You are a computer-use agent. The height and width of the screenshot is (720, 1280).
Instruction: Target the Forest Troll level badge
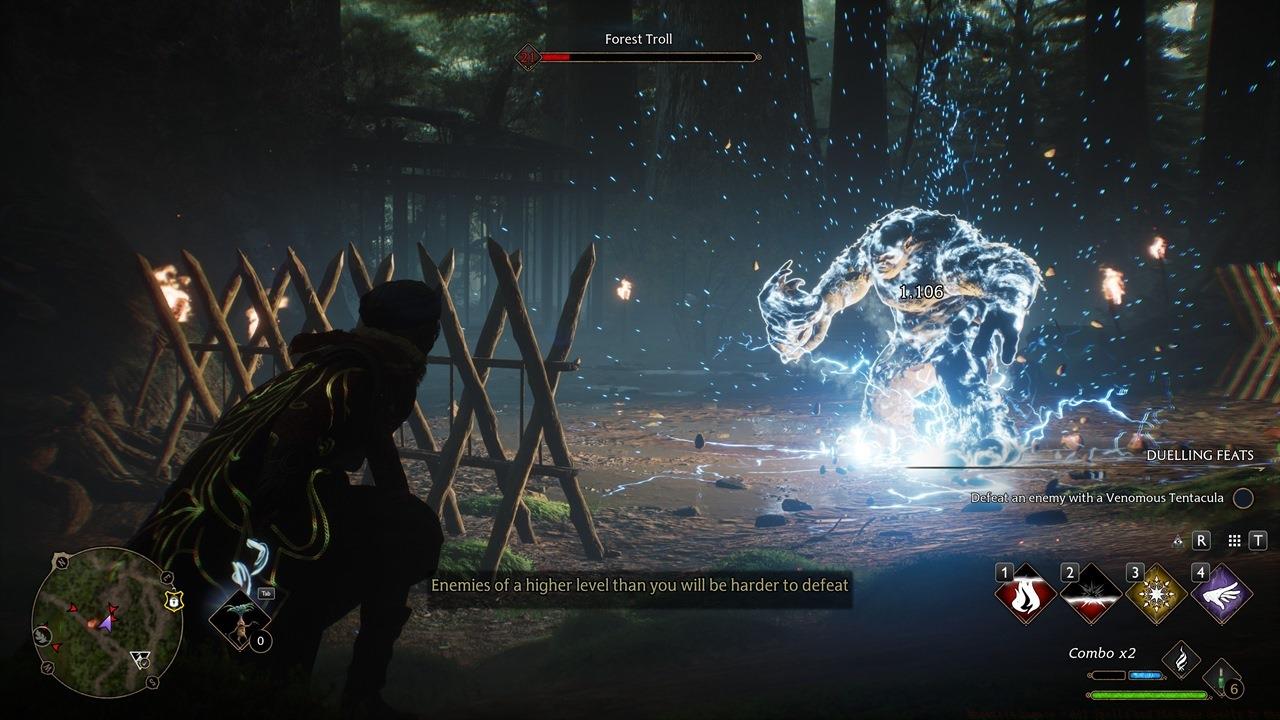click(x=527, y=57)
